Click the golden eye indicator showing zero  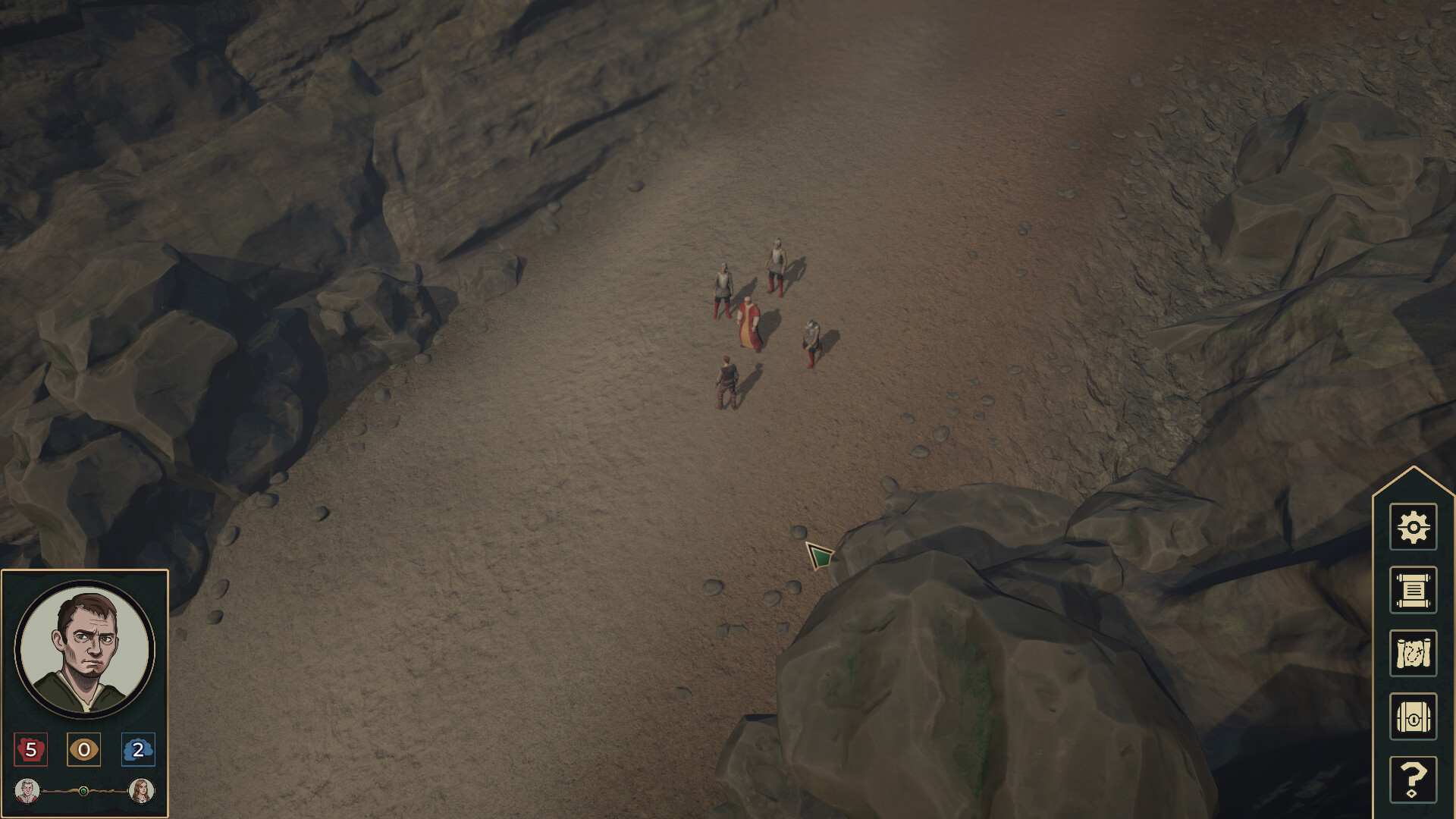point(84,750)
